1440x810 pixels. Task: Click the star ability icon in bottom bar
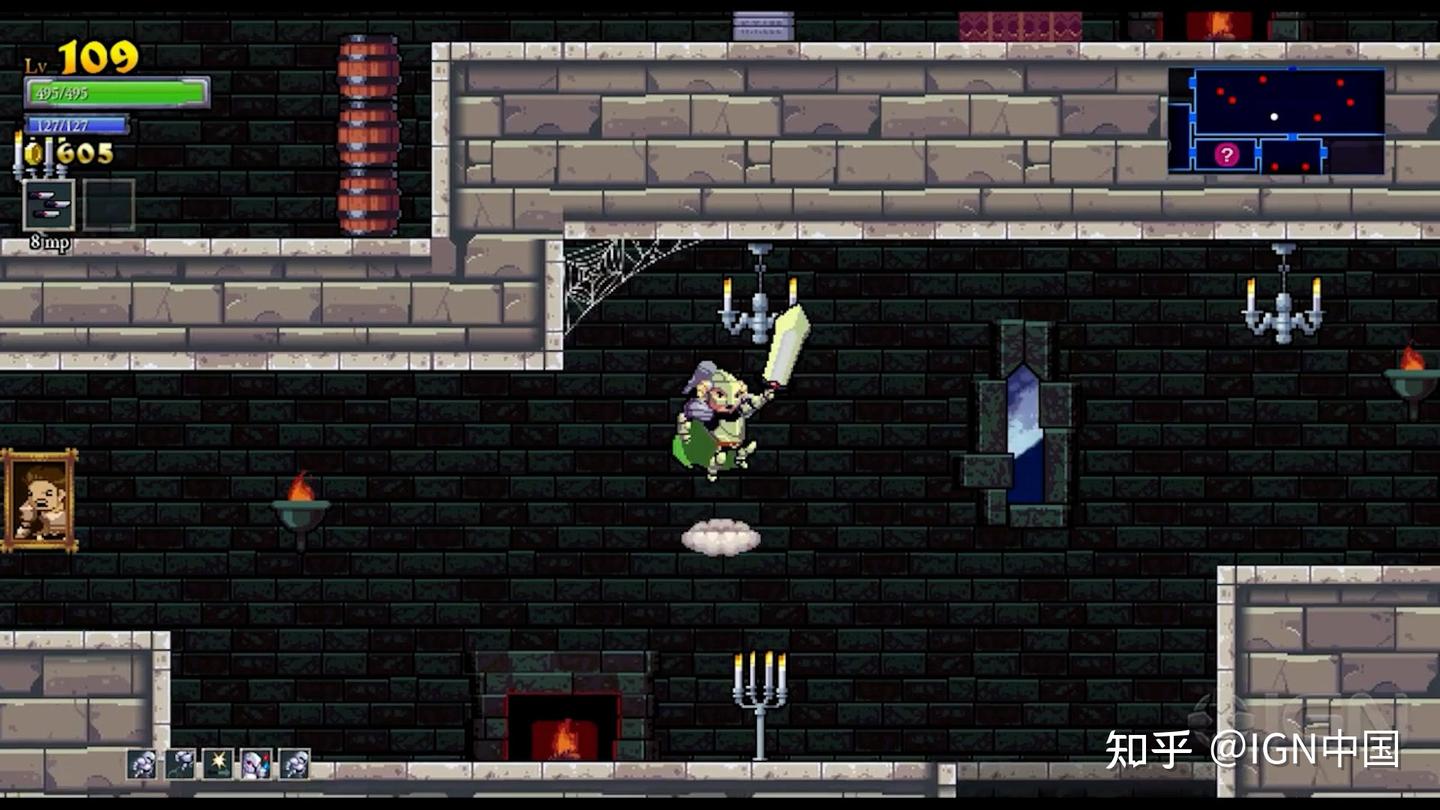tap(216, 765)
